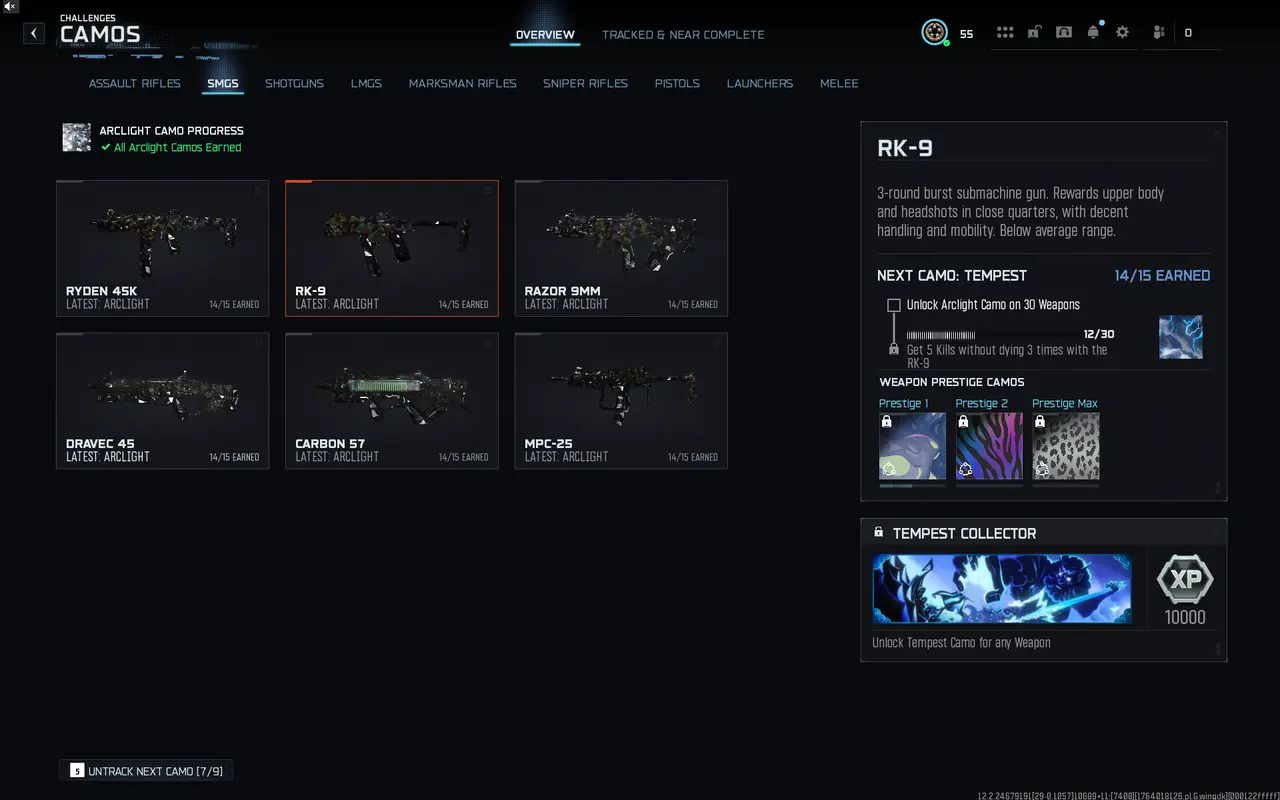
Task: Click the padlock unlockables icon in header
Action: 1034,31
